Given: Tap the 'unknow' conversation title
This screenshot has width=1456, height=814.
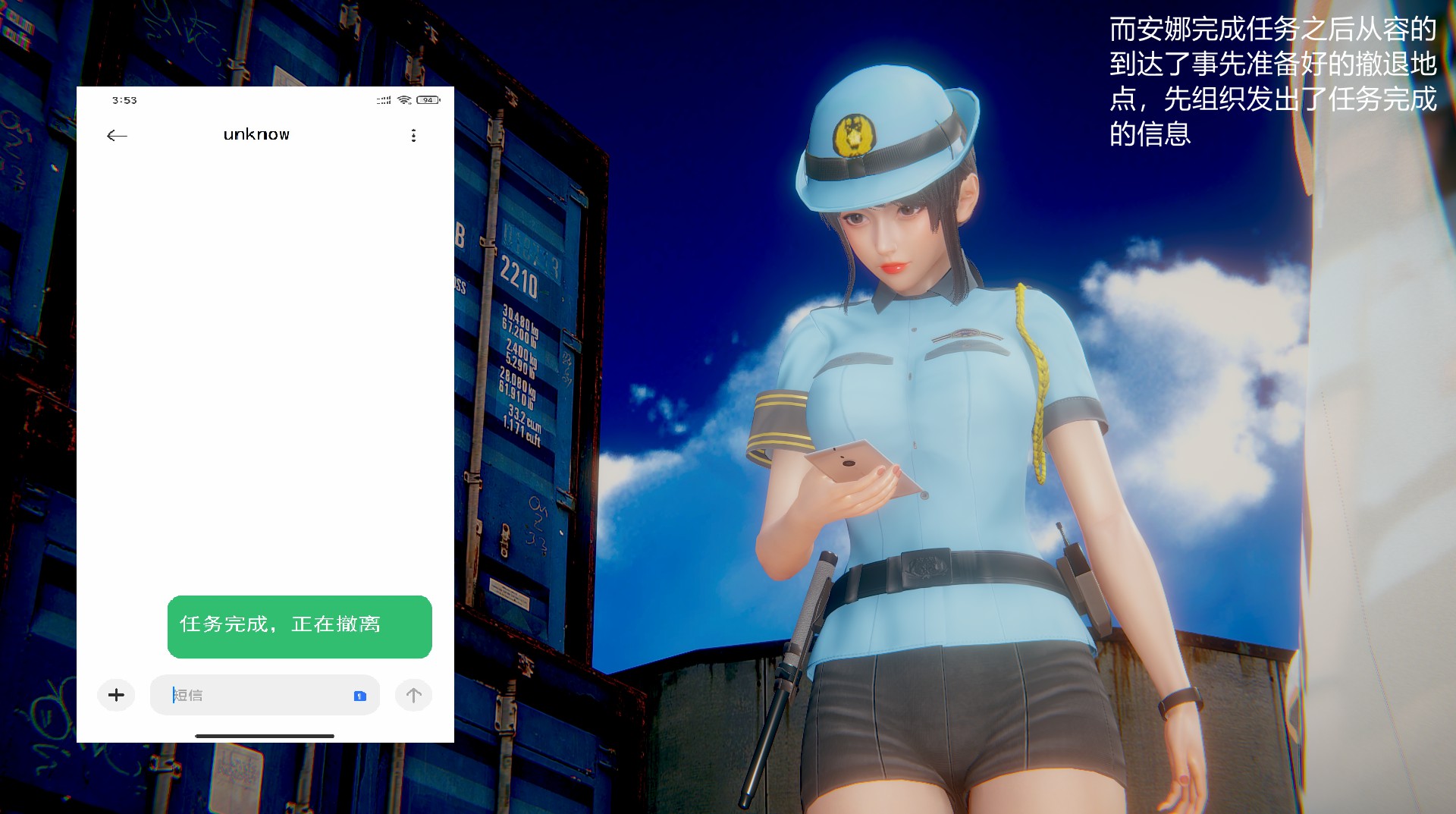Looking at the screenshot, I should point(256,134).
